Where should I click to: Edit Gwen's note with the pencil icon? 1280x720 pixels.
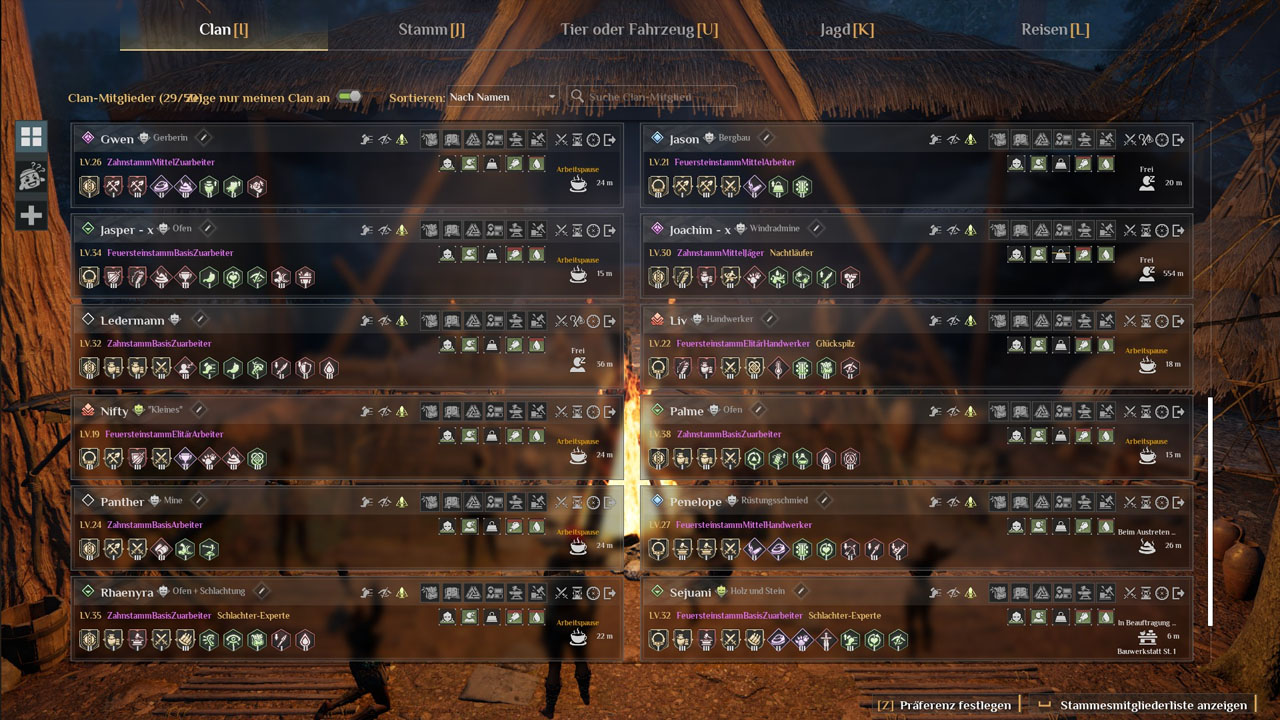click(203, 138)
